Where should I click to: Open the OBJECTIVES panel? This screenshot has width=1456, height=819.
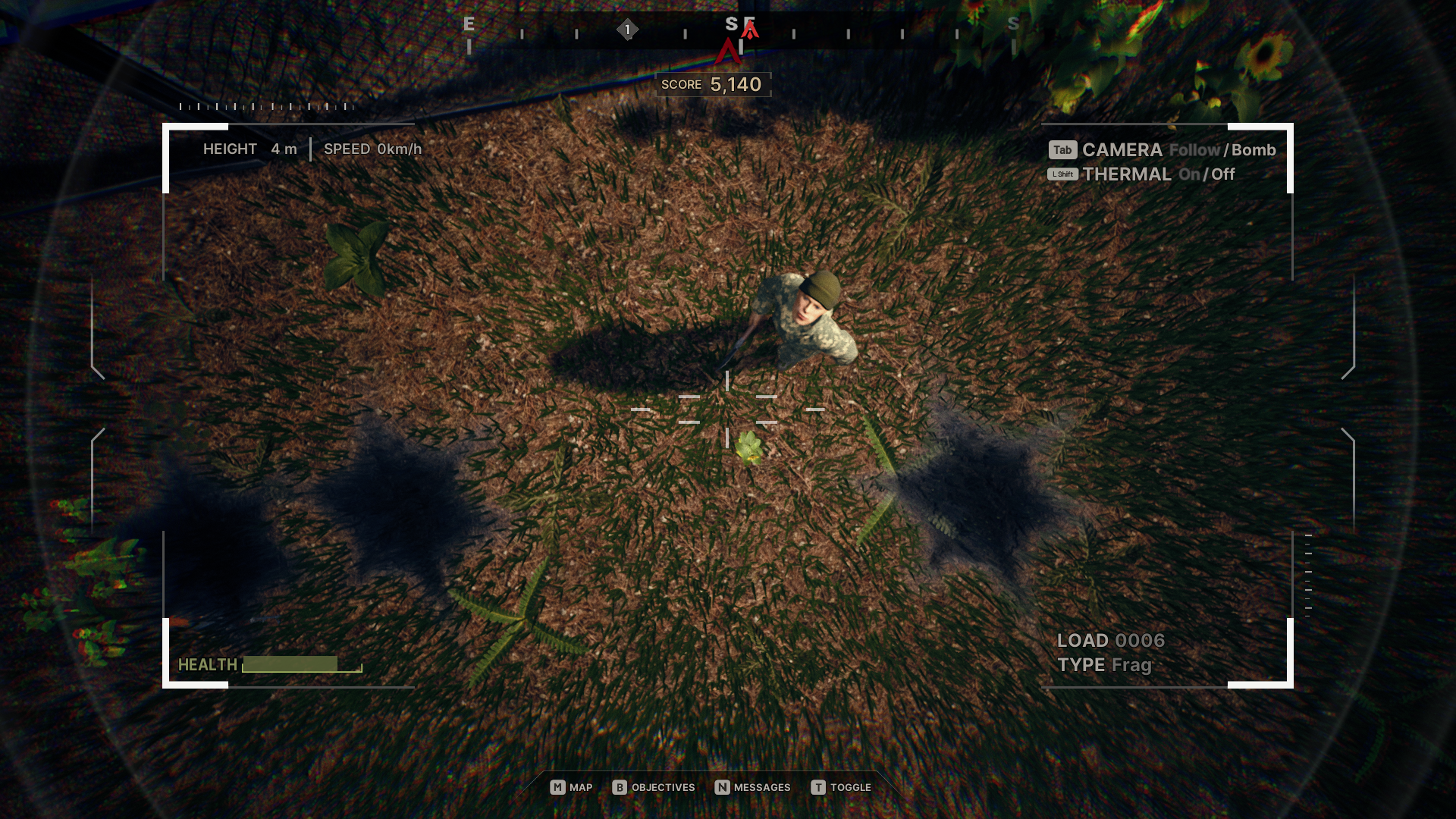(663, 787)
